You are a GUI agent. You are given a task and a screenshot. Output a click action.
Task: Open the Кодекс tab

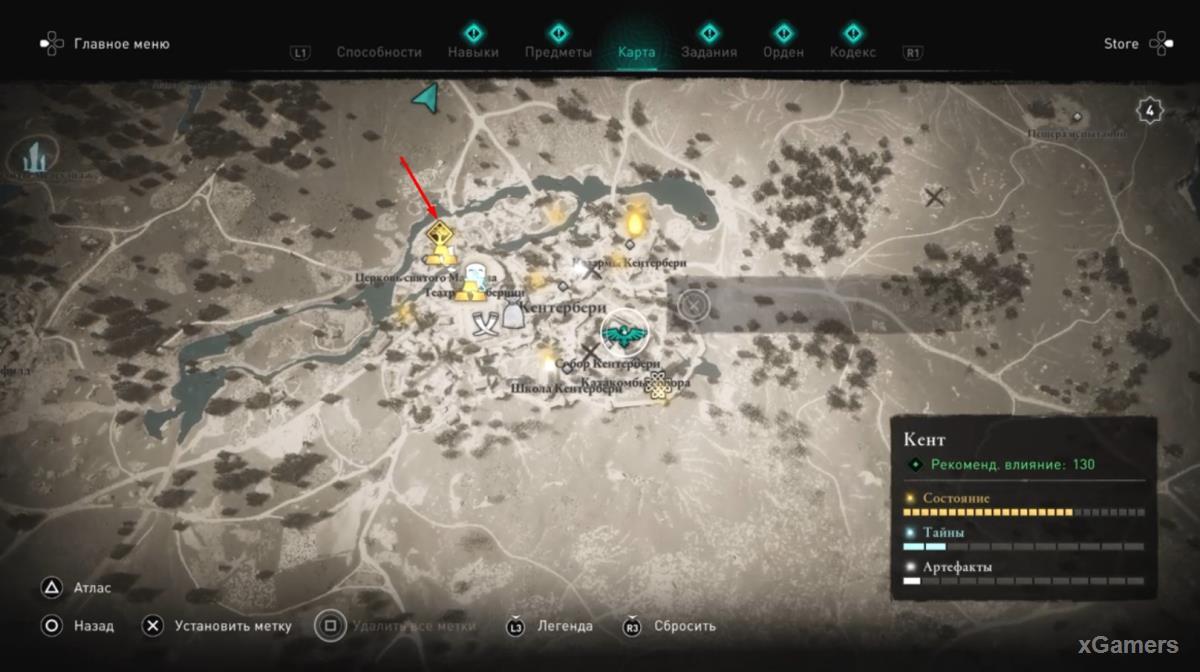click(852, 52)
